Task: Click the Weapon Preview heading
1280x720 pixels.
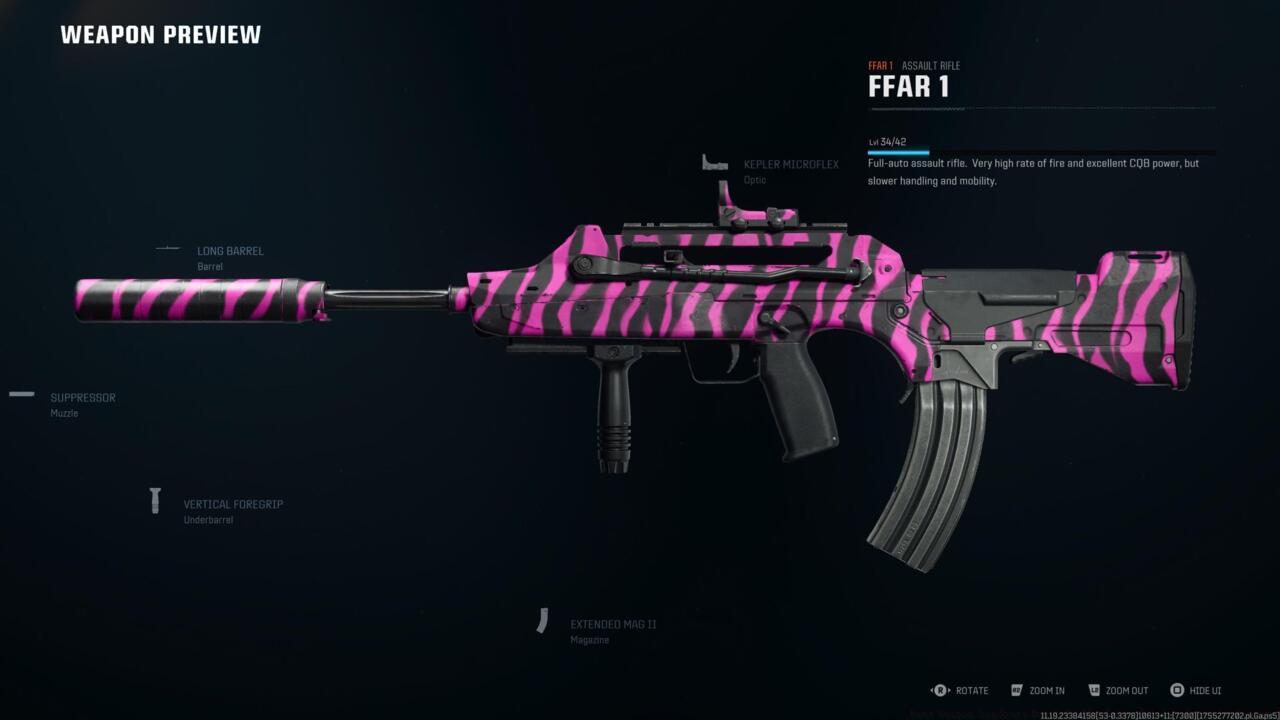Action: (161, 34)
